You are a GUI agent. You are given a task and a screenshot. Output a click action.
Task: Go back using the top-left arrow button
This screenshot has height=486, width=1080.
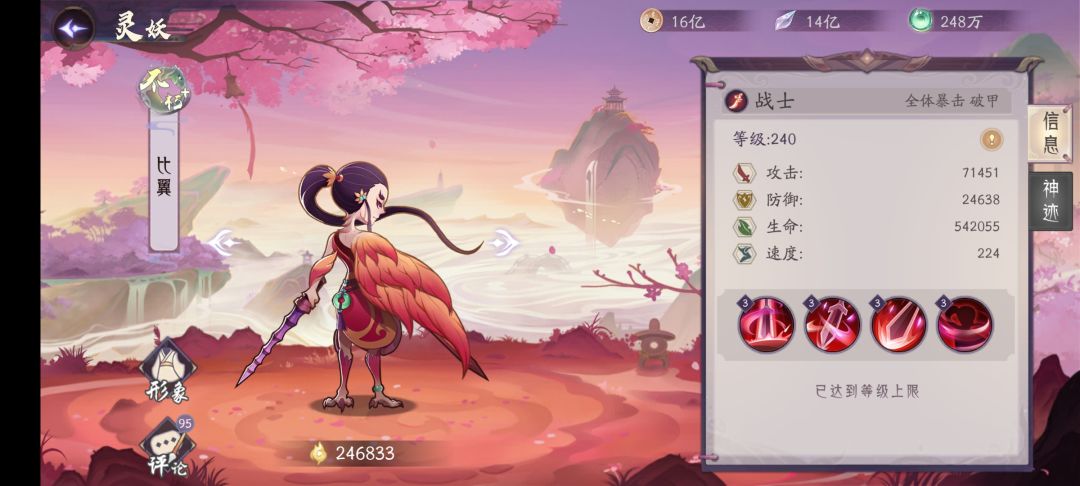(x=73, y=28)
